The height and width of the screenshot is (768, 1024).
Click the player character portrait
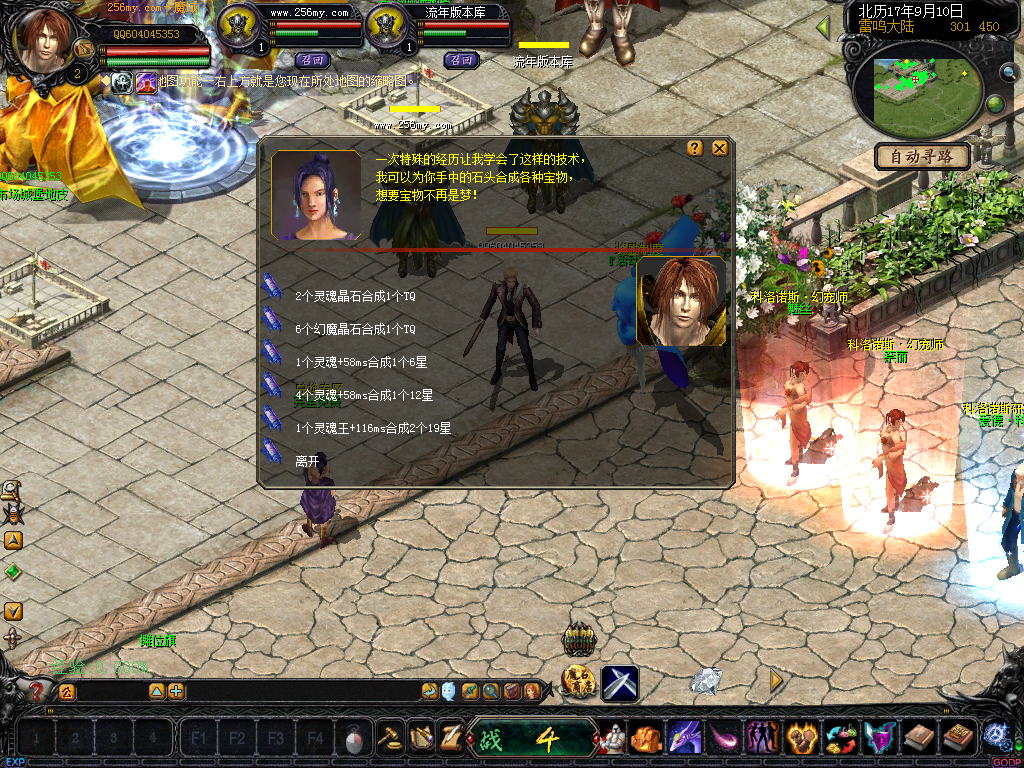tap(44, 40)
